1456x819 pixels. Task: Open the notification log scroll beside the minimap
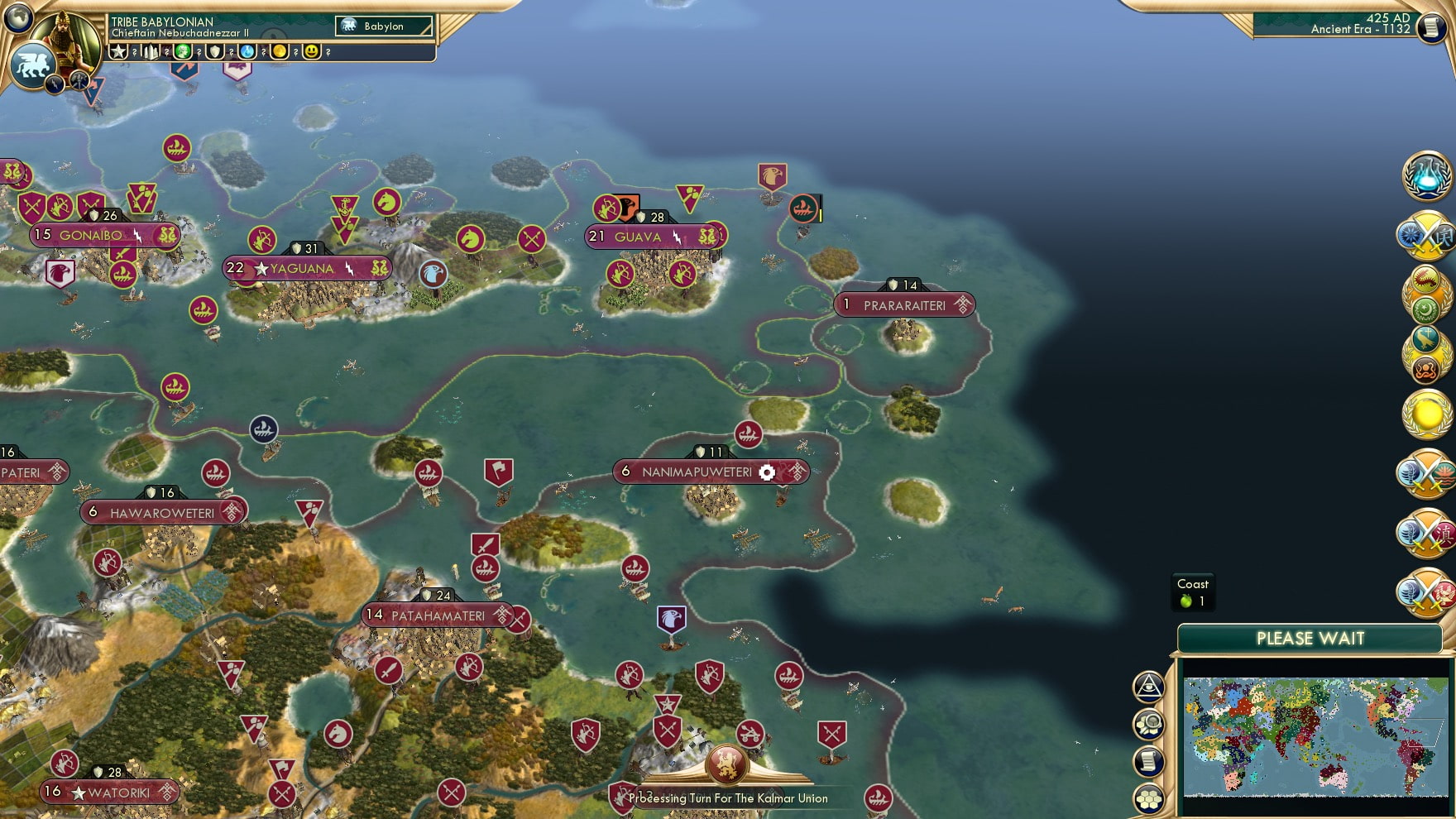[1147, 760]
